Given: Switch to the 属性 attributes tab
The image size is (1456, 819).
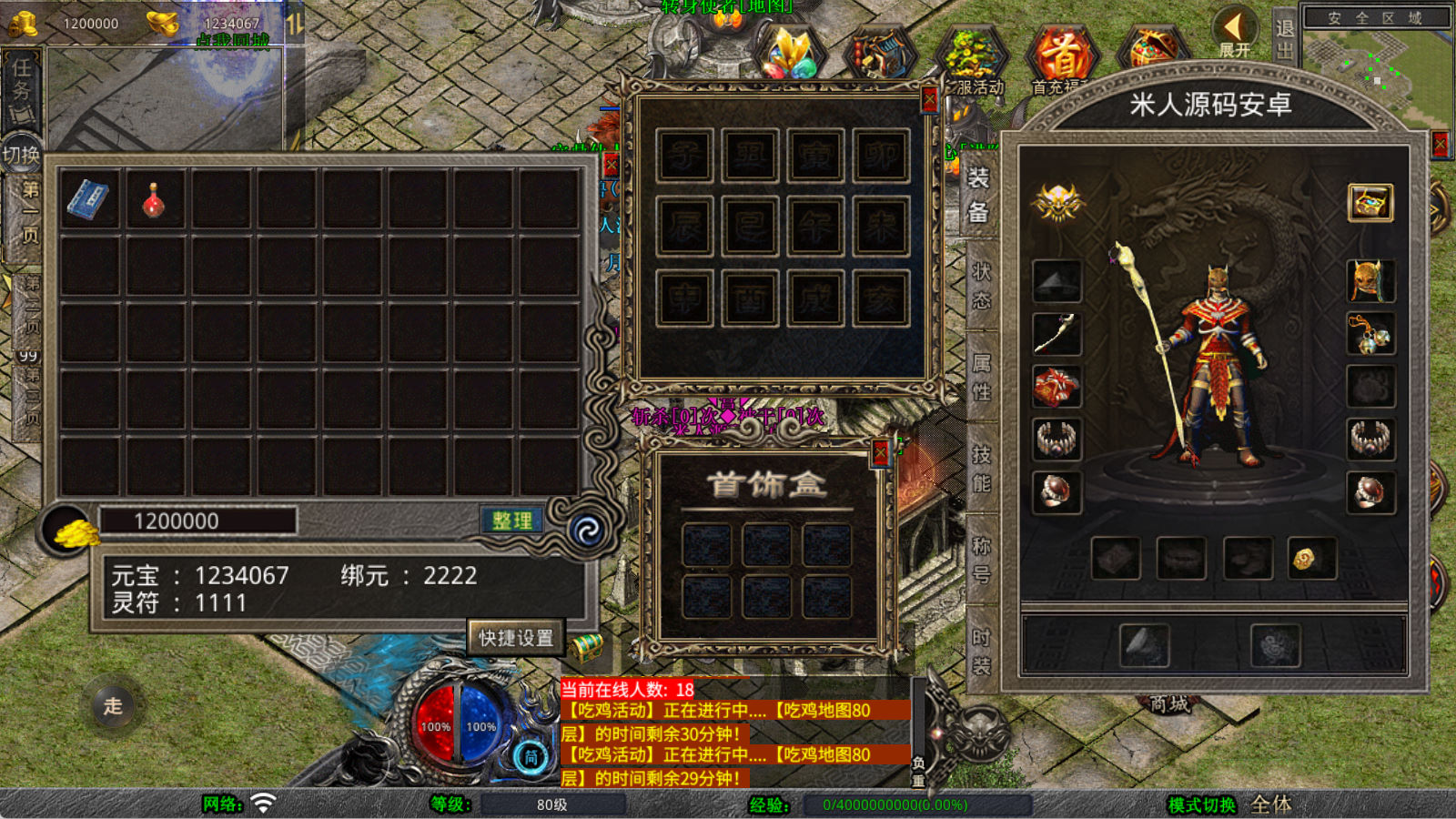Looking at the screenshot, I should click(x=981, y=377).
